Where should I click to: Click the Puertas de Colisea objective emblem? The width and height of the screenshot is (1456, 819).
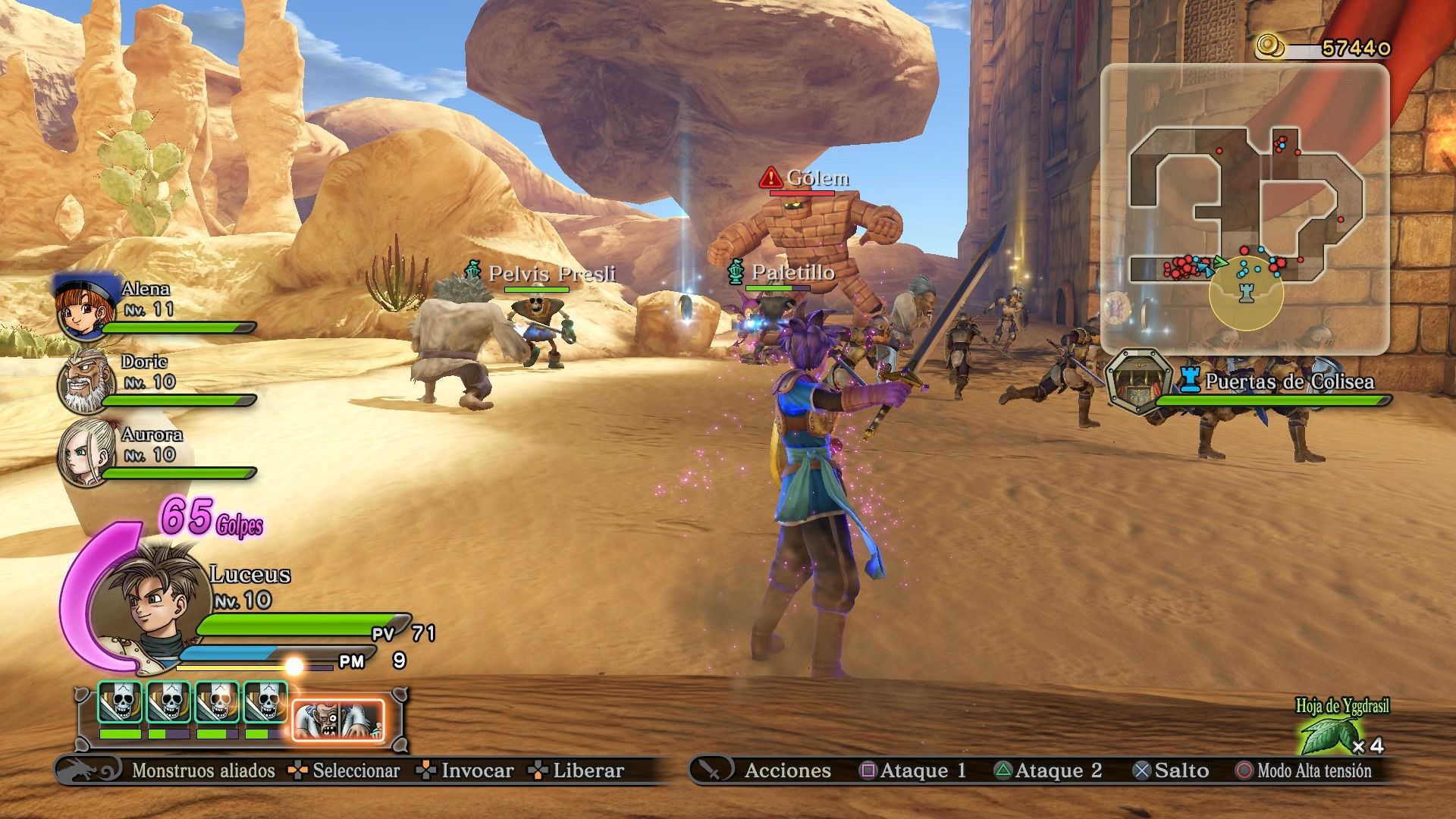(1137, 381)
